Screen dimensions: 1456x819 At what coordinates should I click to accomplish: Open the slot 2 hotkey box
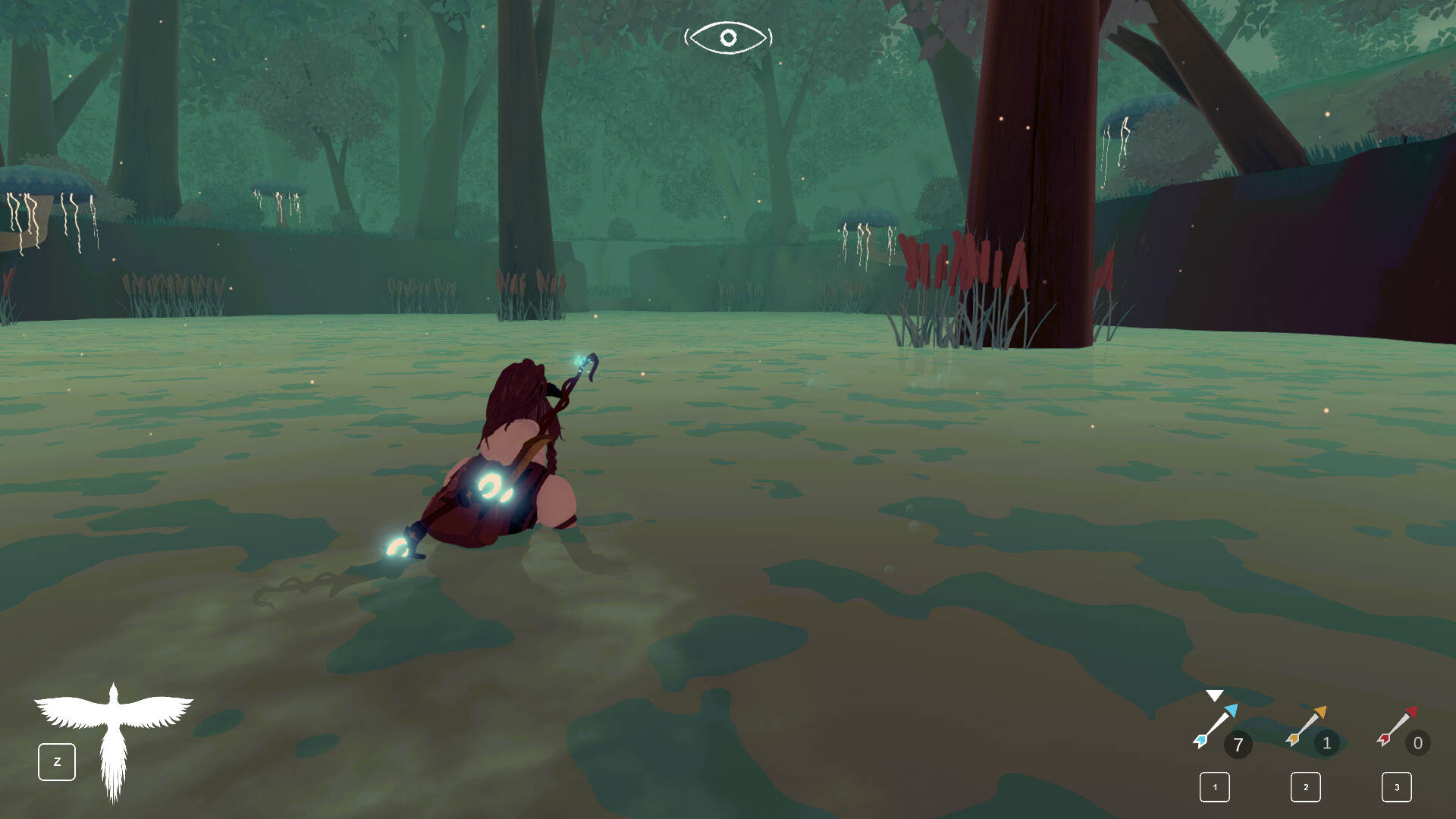(x=1306, y=788)
